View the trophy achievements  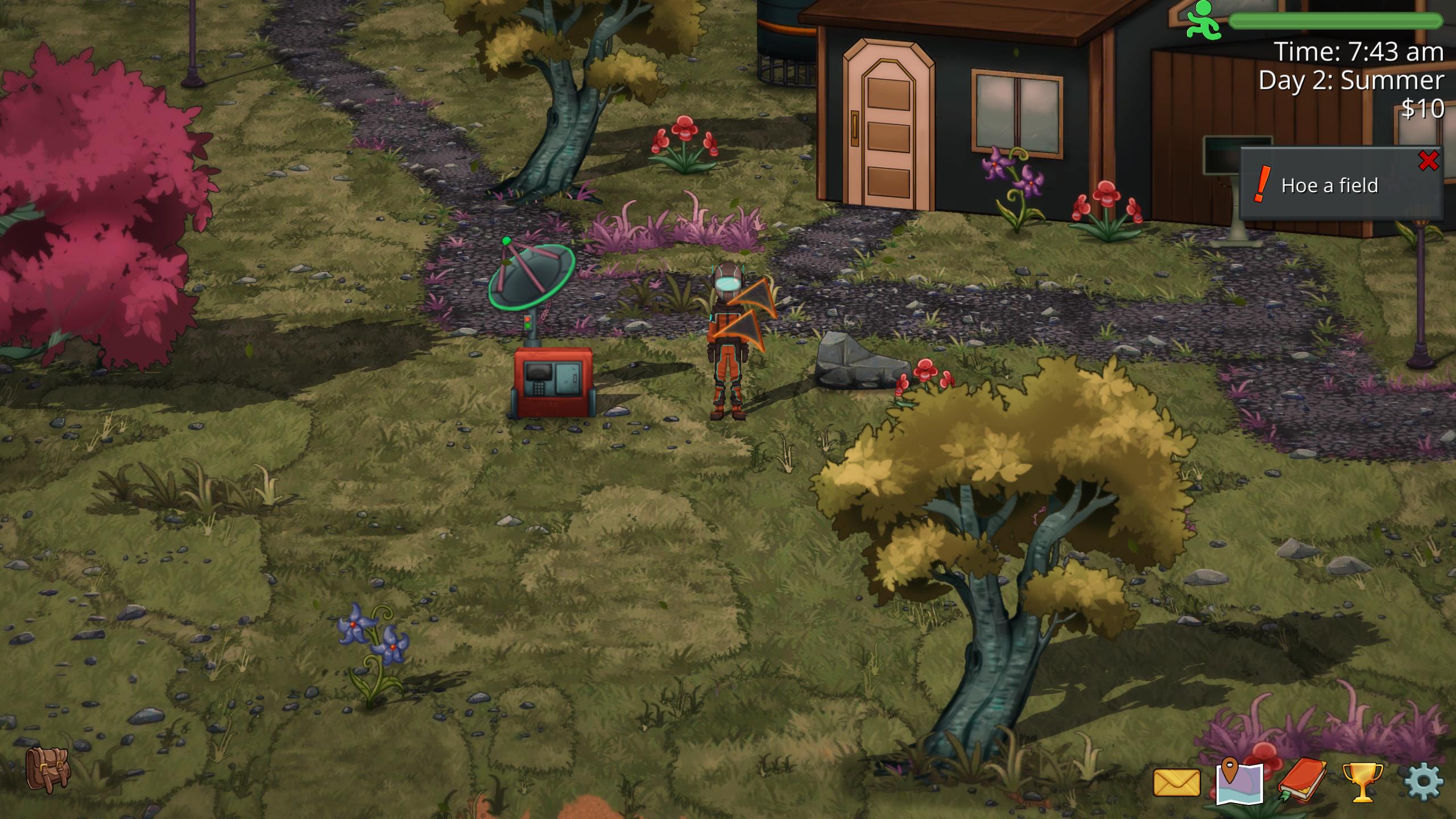[1363, 783]
